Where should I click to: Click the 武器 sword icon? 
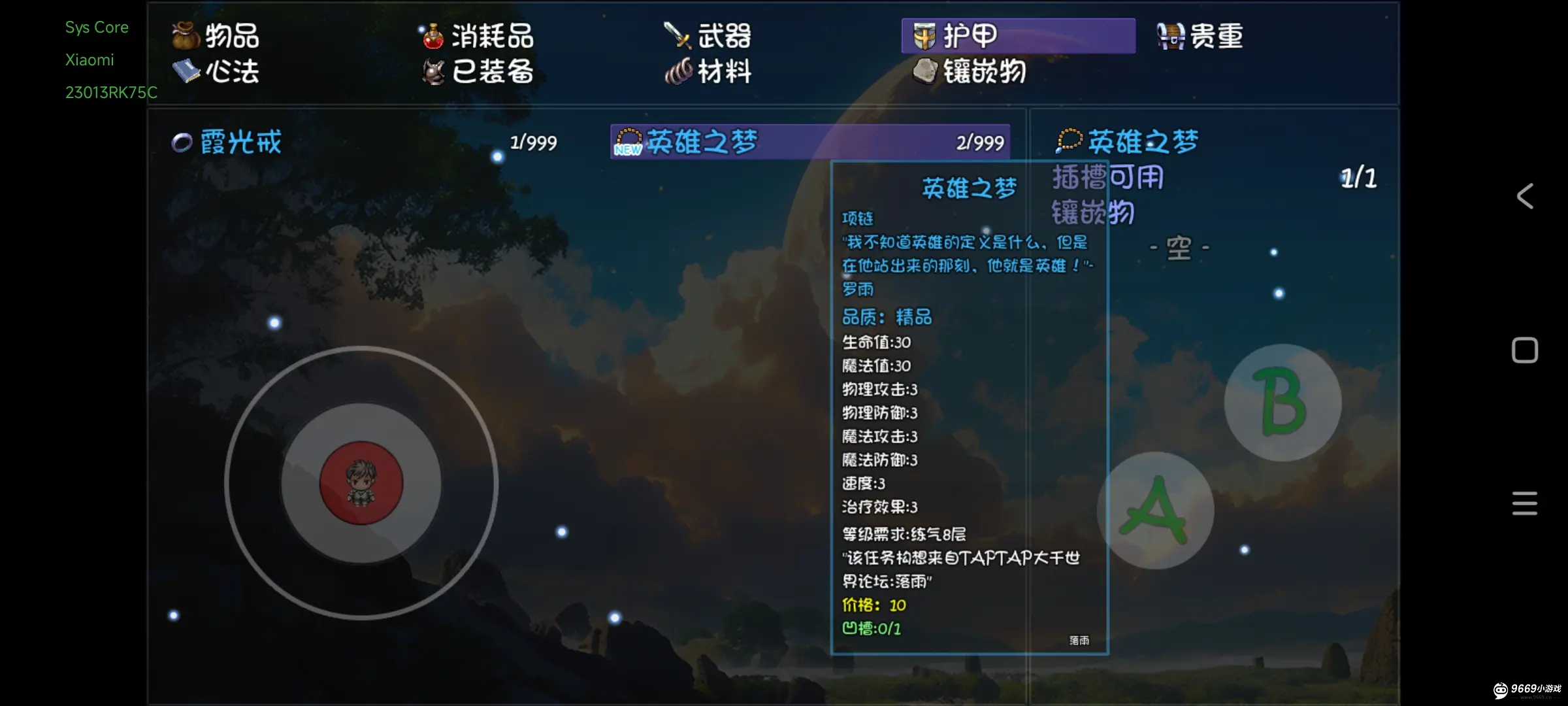[x=677, y=37]
